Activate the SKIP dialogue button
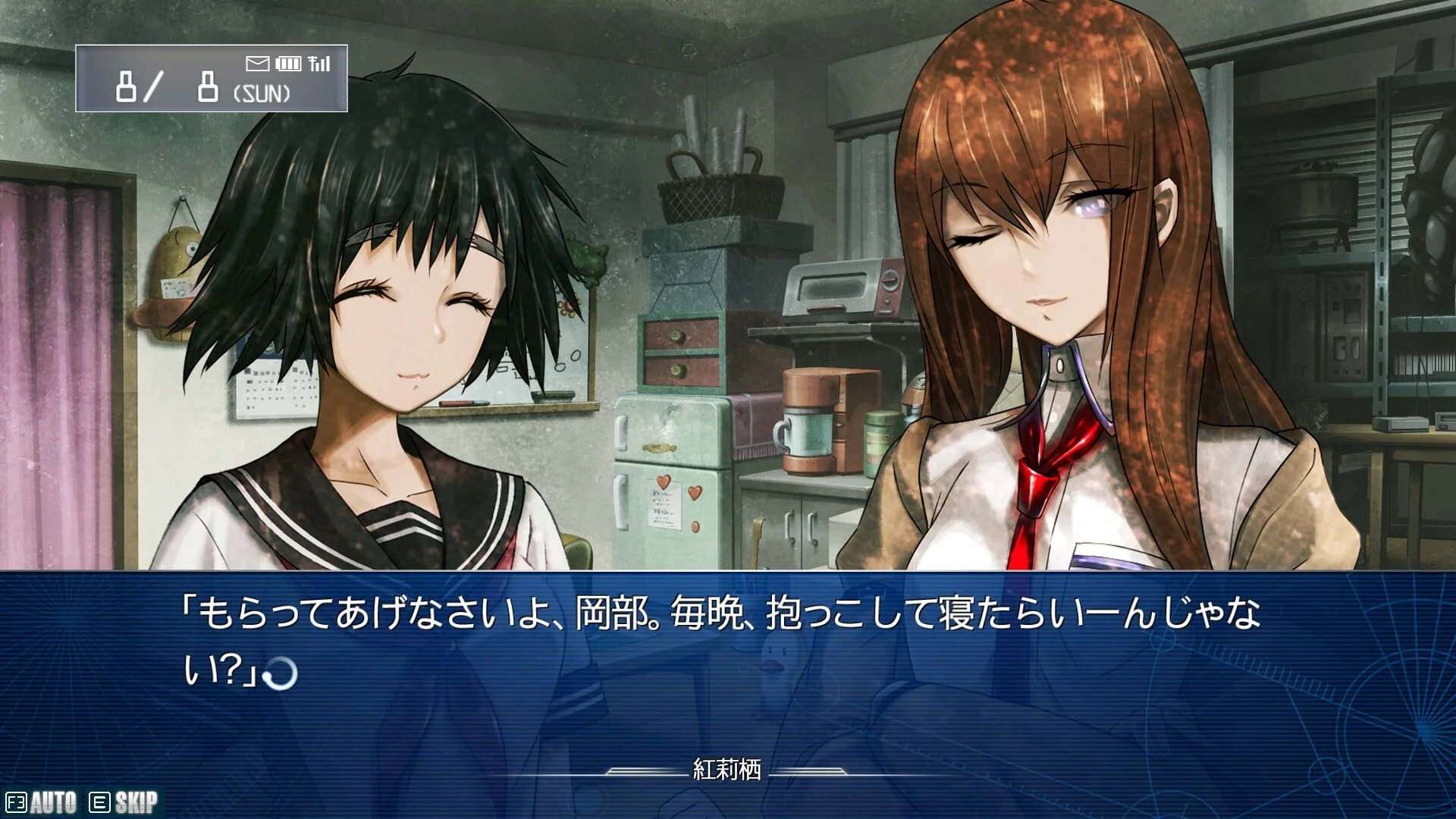The height and width of the screenshot is (819, 1456). 124,802
